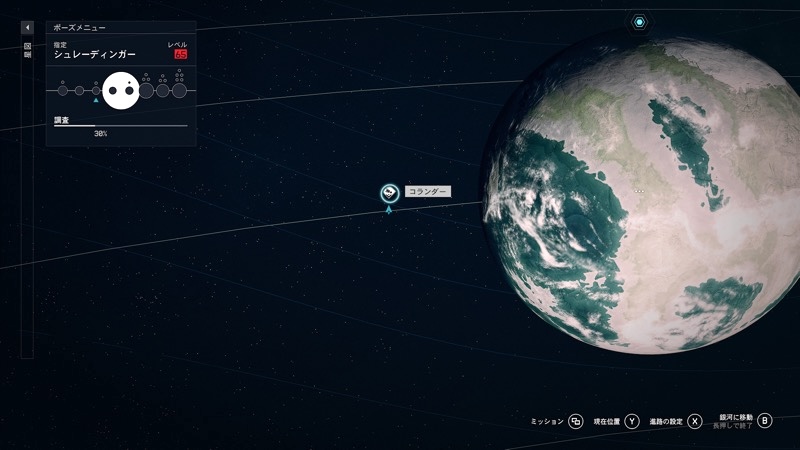Viewport: 800px width, 450px height.
Task: Pick the rightmost planet in the system diagram
Action: click(179, 91)
